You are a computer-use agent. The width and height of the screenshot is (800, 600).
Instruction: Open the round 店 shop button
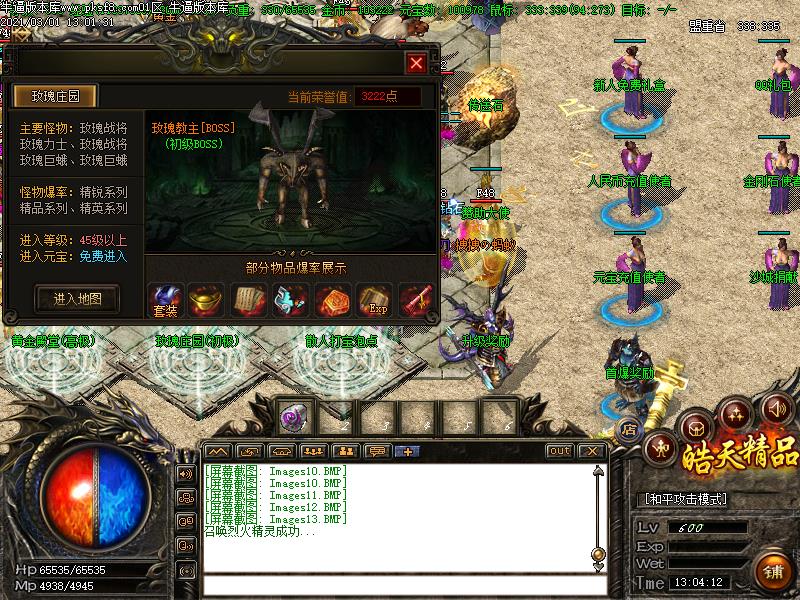630,430
